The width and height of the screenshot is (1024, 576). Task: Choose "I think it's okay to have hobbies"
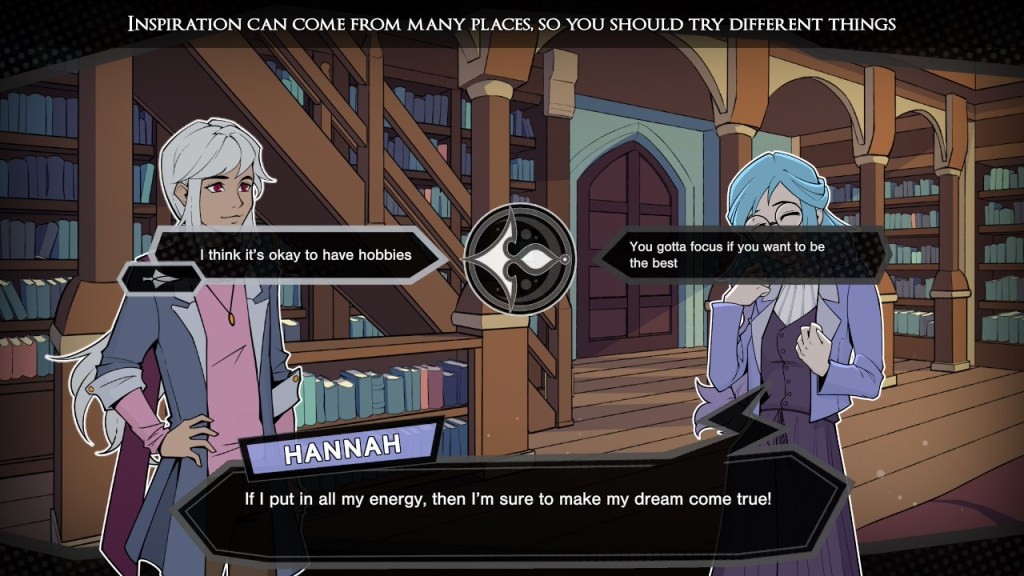[x=305, y=255]
